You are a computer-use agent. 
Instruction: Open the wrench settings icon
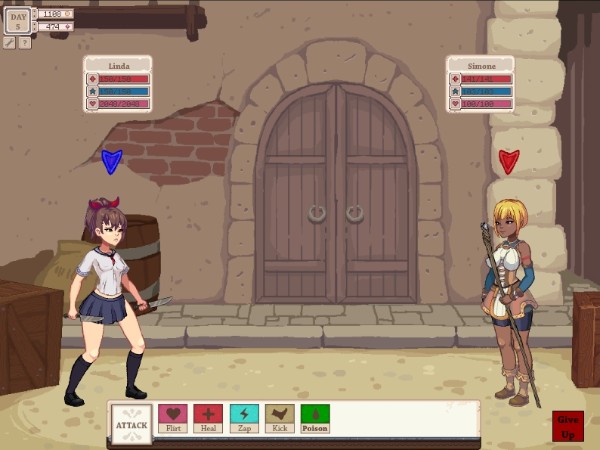10,43
